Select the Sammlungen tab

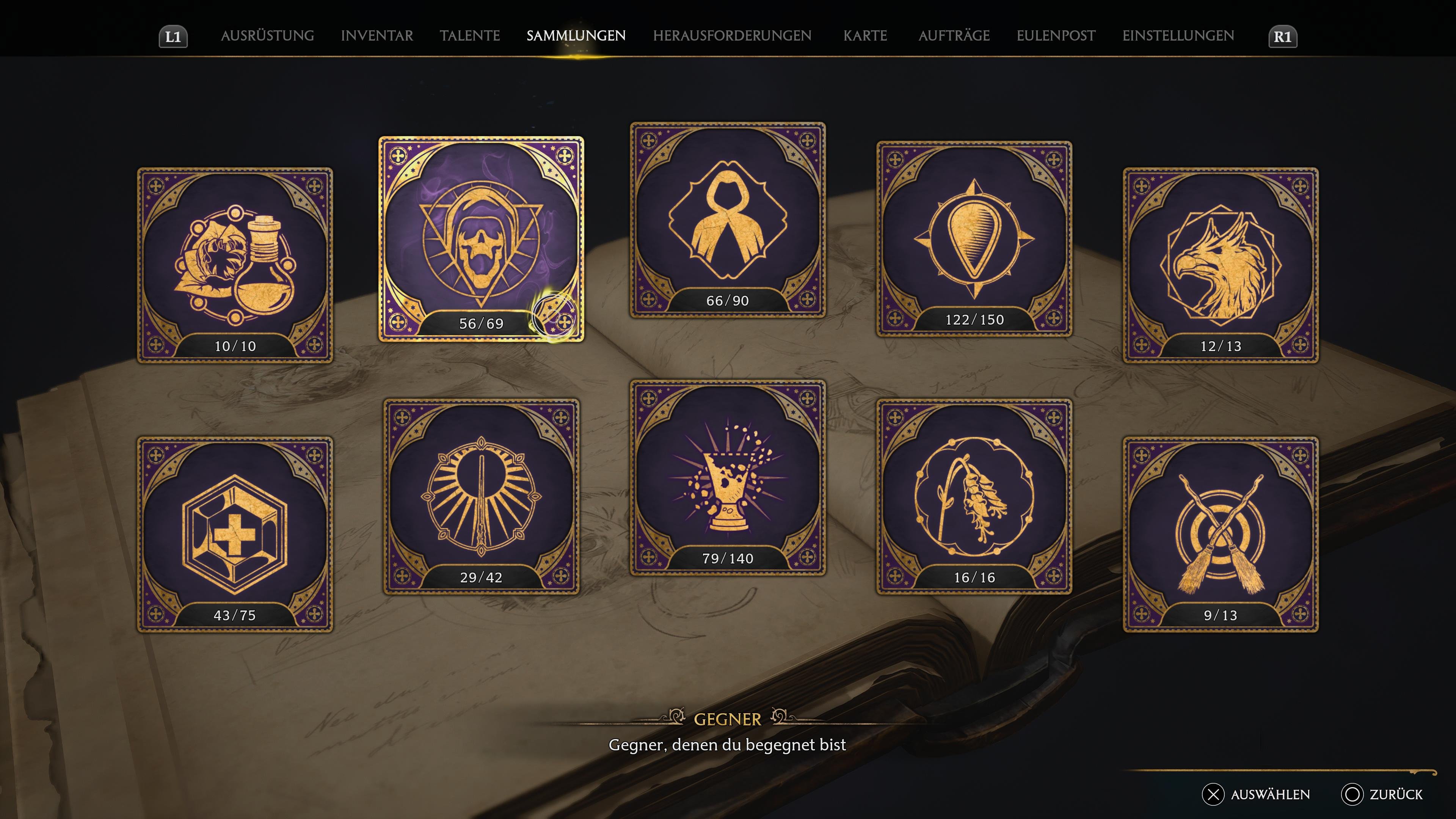[576, 36]
